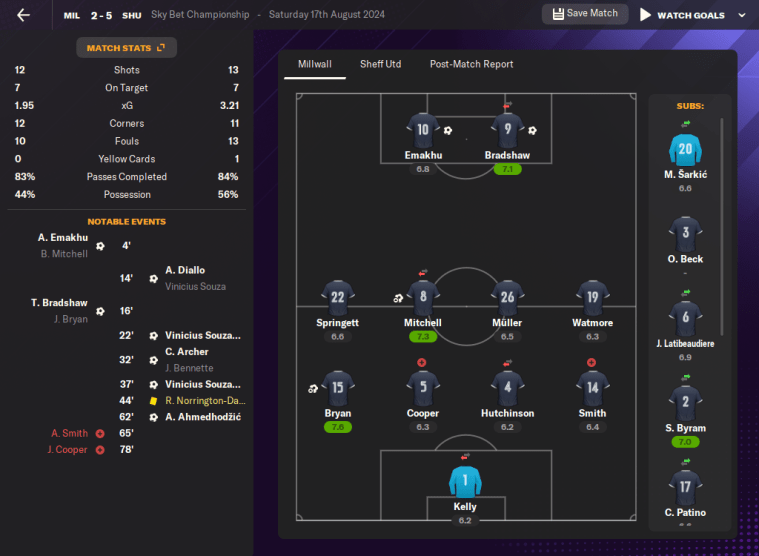This screenshot has width=759, height=556.
Task: Go back using the arrow button
Action: point(23,15)
